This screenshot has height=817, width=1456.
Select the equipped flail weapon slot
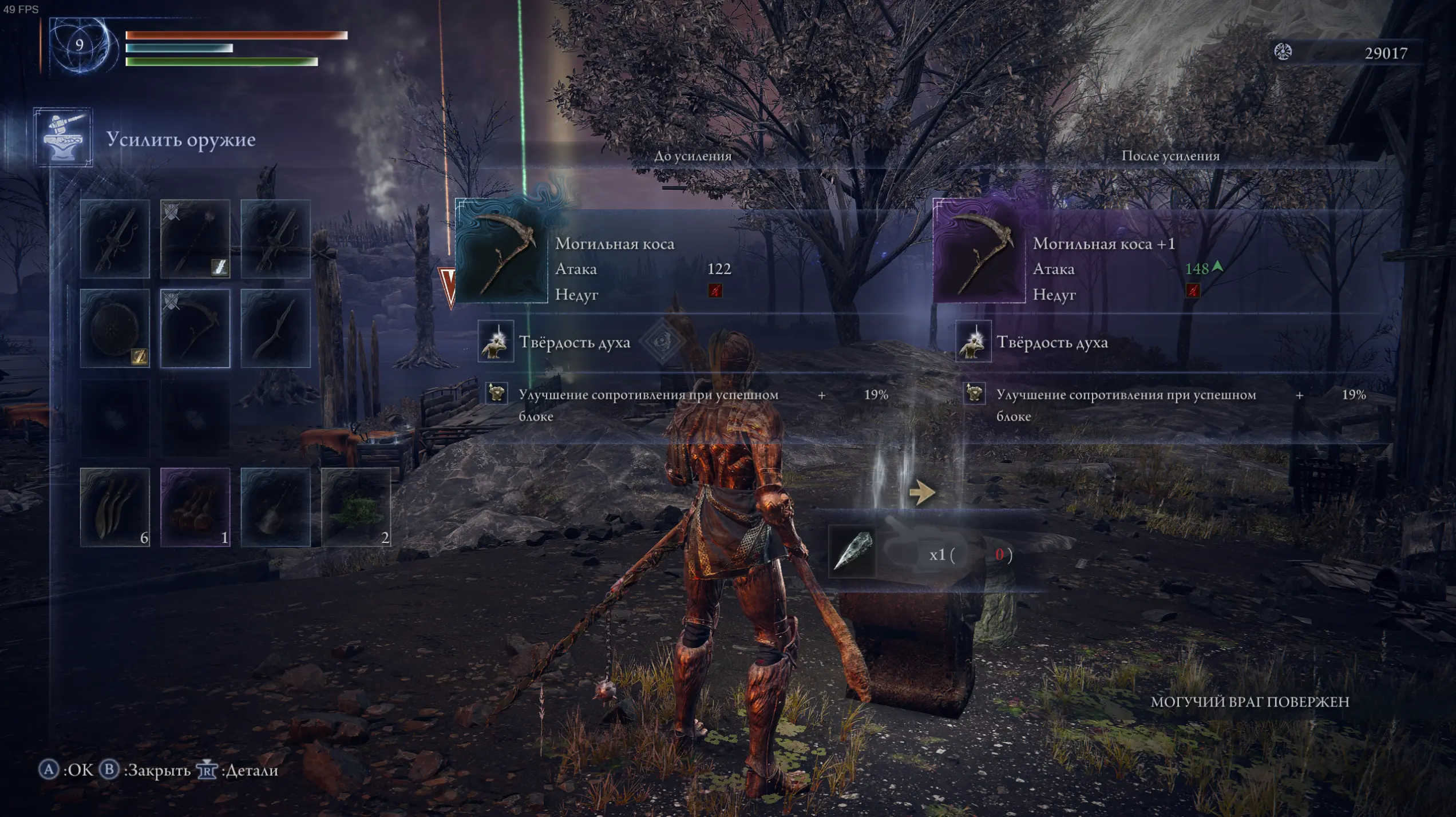(195, 239)
